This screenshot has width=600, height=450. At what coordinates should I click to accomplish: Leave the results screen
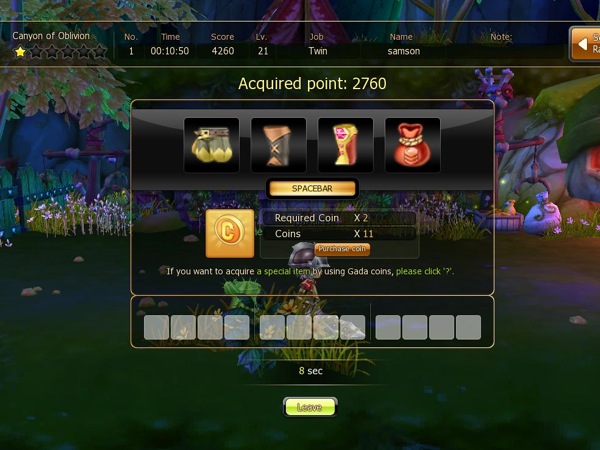(310, 407)
